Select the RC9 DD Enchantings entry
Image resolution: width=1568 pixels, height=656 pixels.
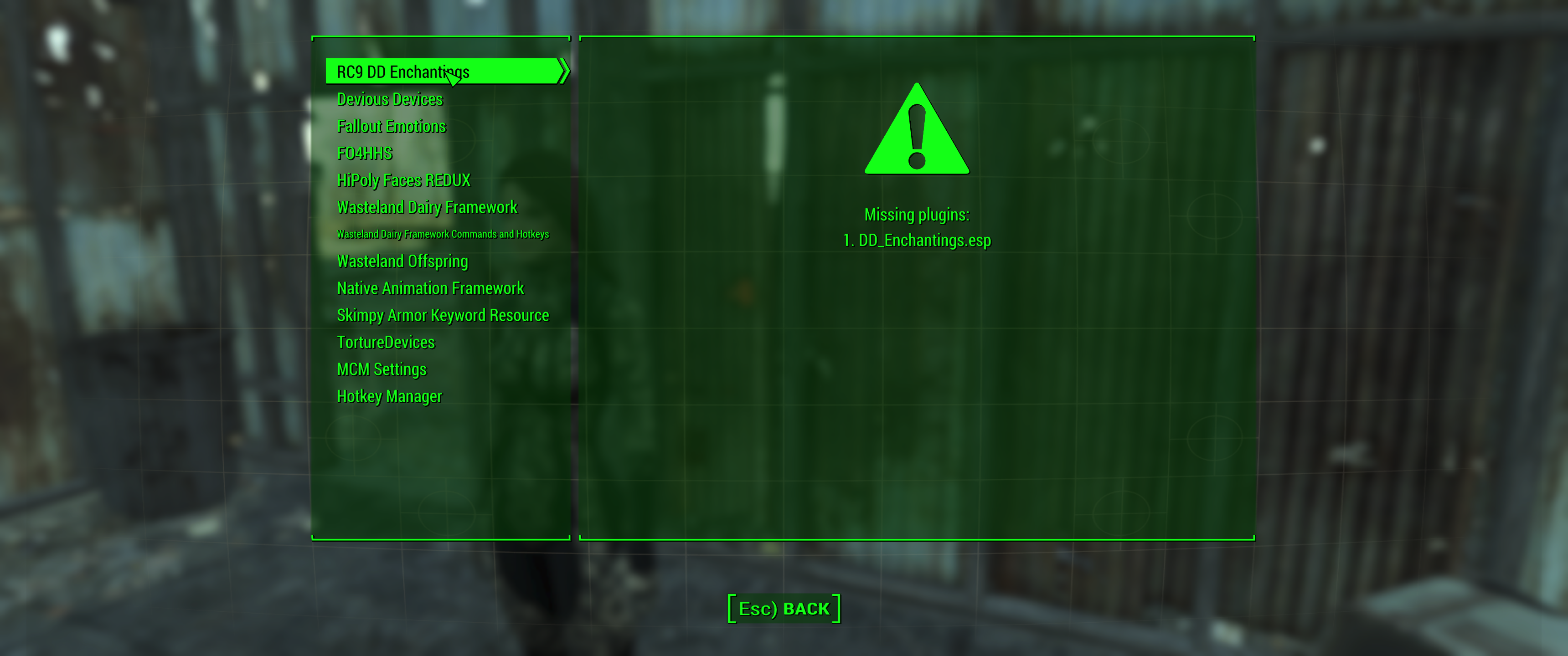pos(403,71)
